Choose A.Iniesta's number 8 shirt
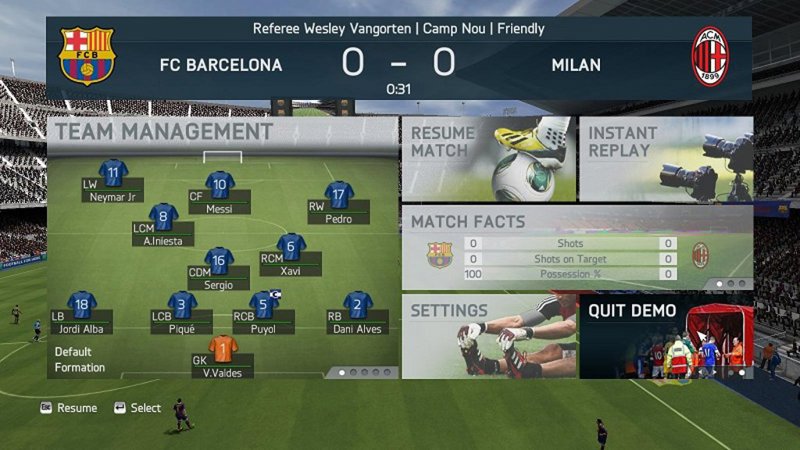This screenshot has width=800, height=450. [x=163, y=217]
